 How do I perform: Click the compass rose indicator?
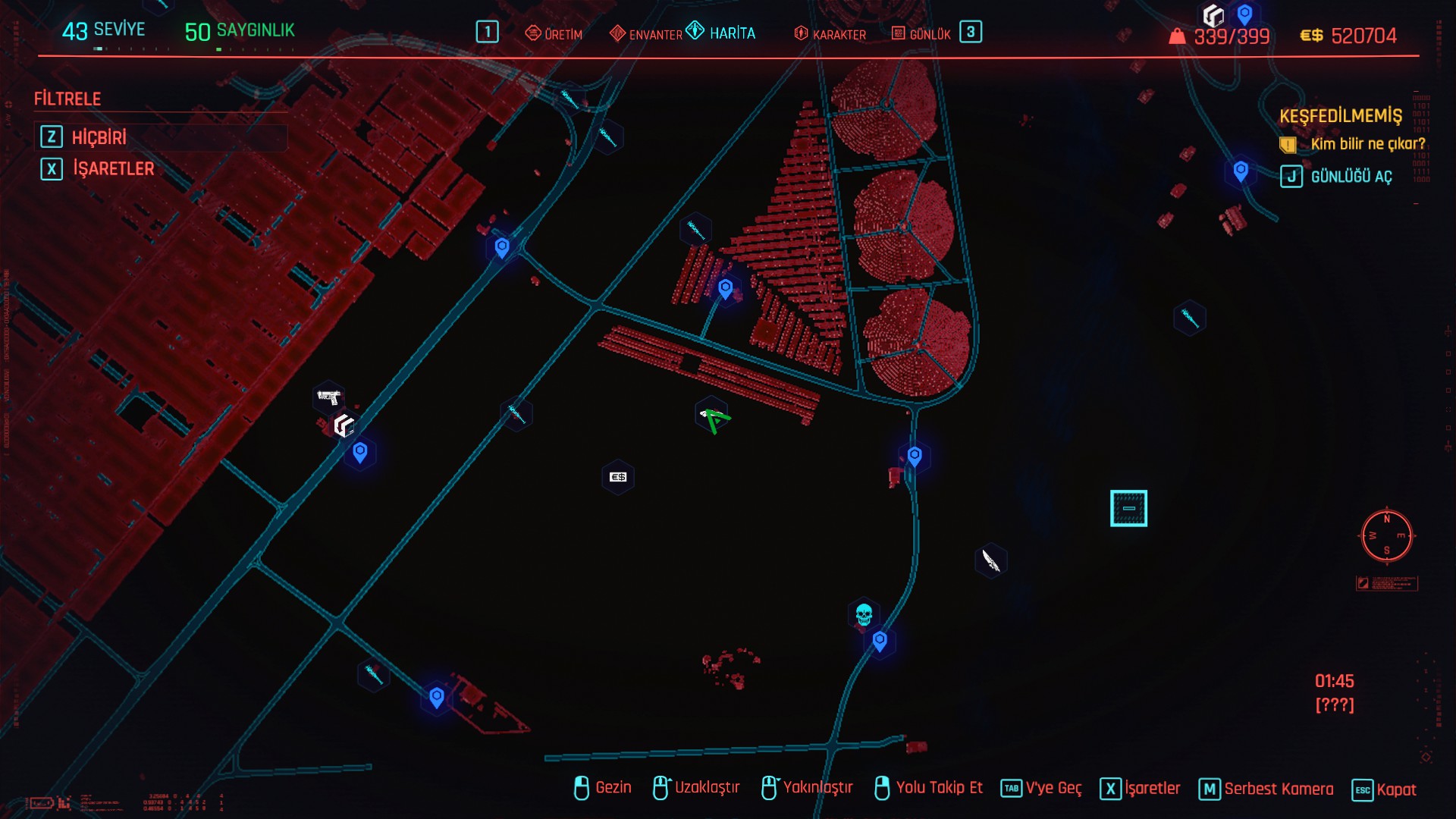coord(1386,535)
